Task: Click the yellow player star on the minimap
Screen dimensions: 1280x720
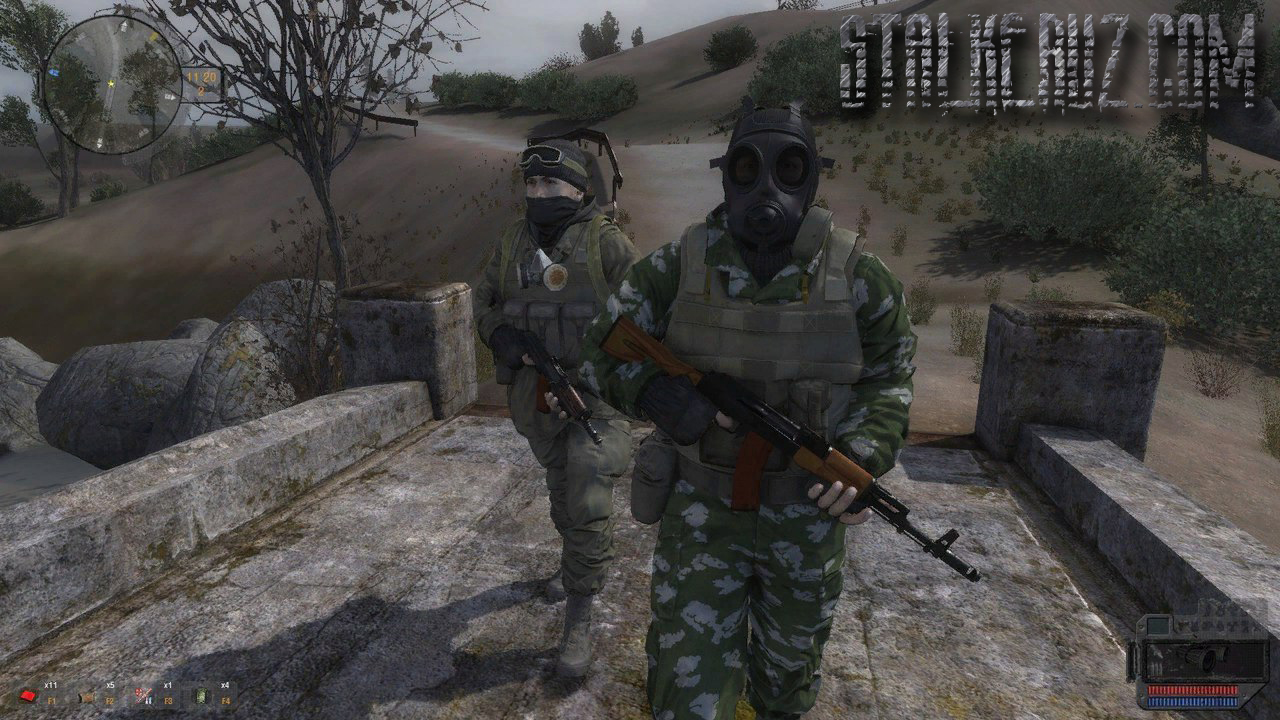Action: click(112, 84)
